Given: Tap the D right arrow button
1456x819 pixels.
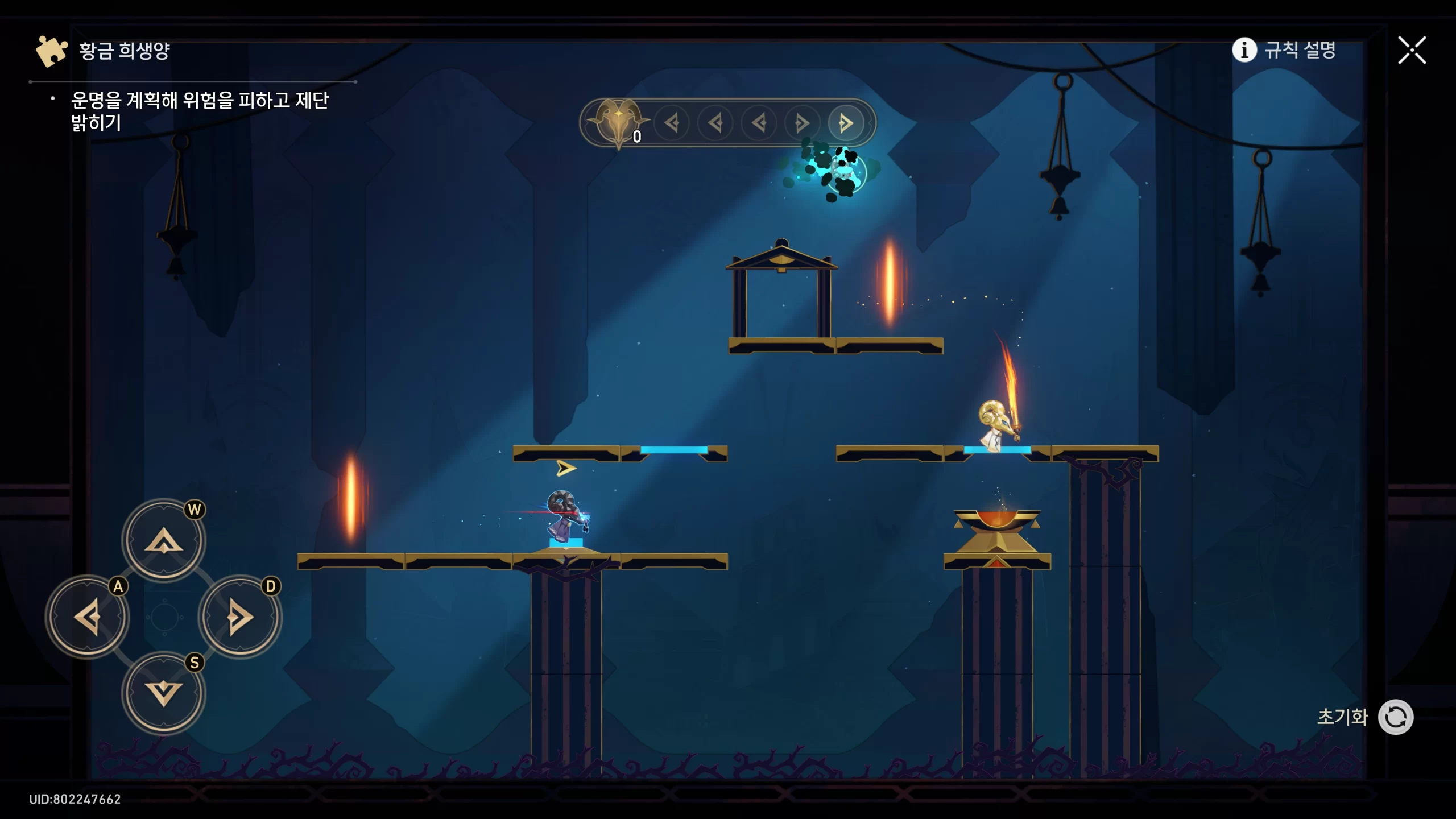Looking at the screenshot, I should (x=239, y=617).
